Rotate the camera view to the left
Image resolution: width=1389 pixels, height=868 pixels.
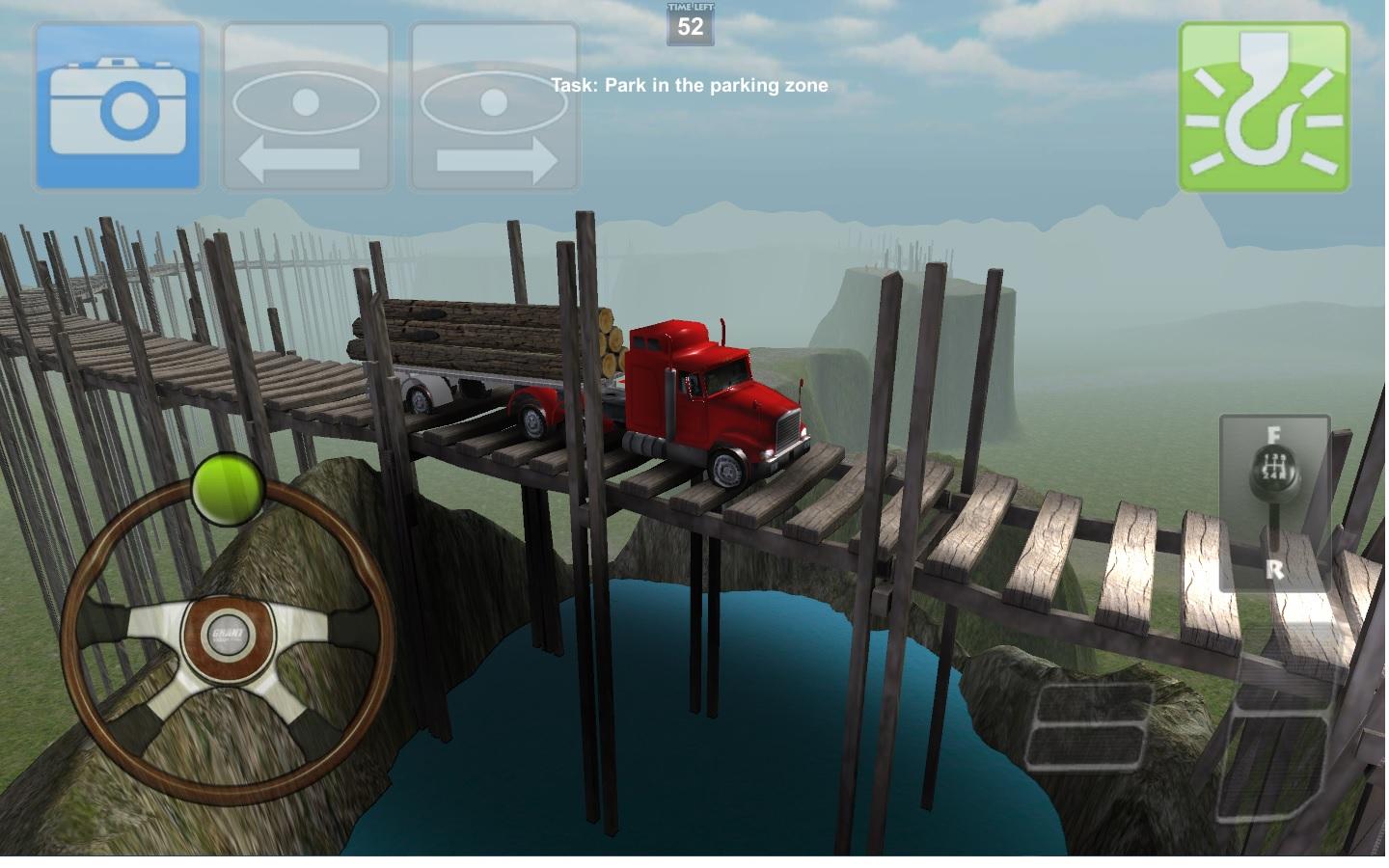(x=306, y=106)
